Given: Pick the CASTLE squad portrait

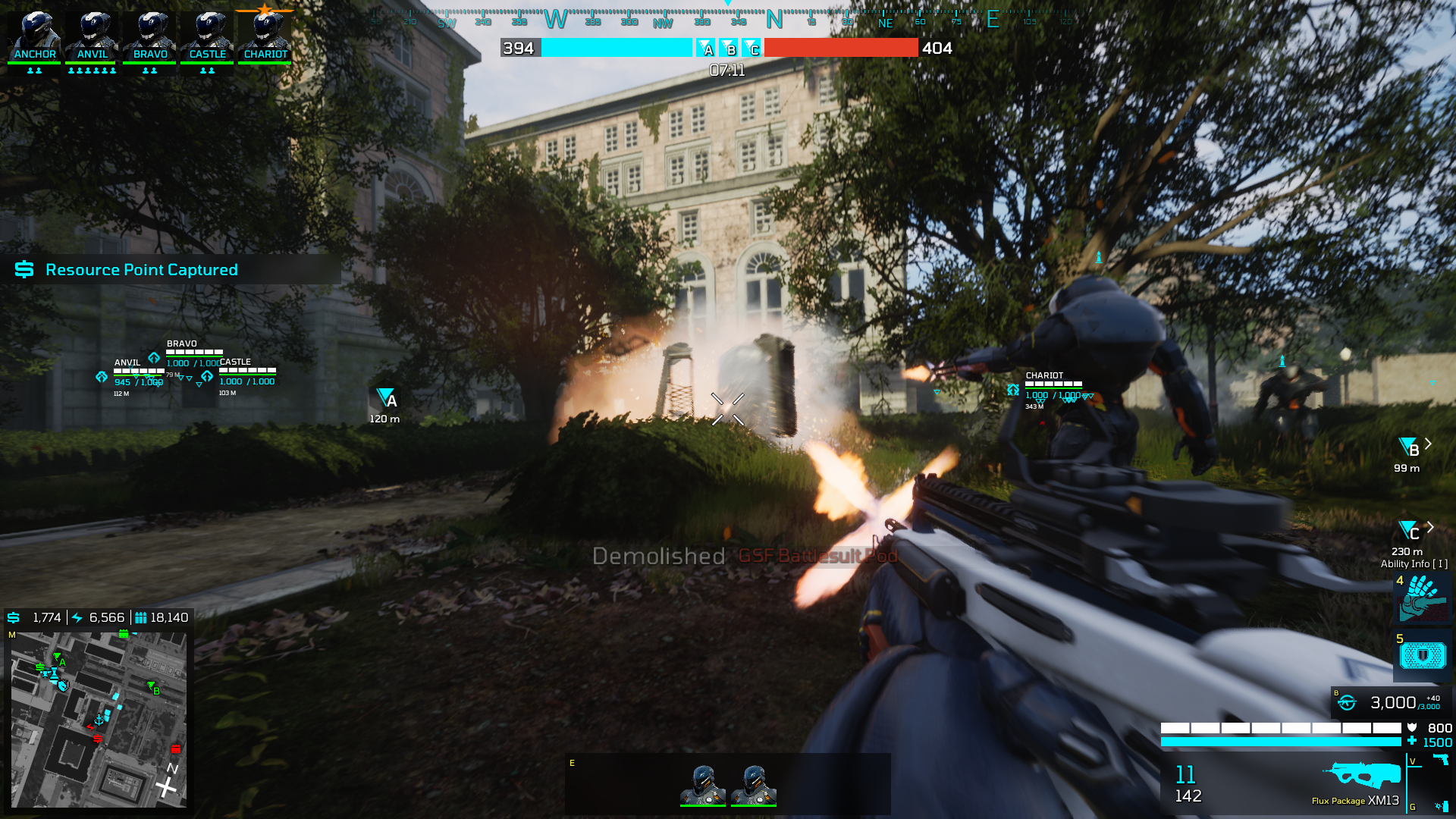Looking at the screenshot, I should [x=208, y=36].
